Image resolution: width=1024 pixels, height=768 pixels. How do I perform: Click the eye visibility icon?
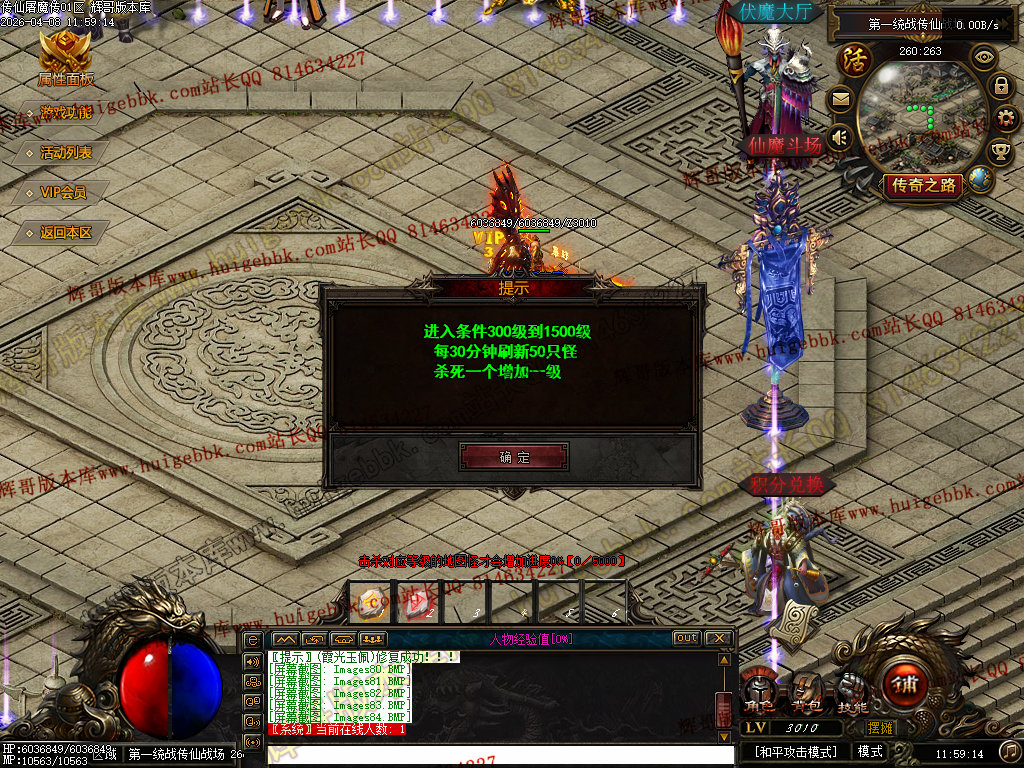pyautogui.click(x=985, y=57)
